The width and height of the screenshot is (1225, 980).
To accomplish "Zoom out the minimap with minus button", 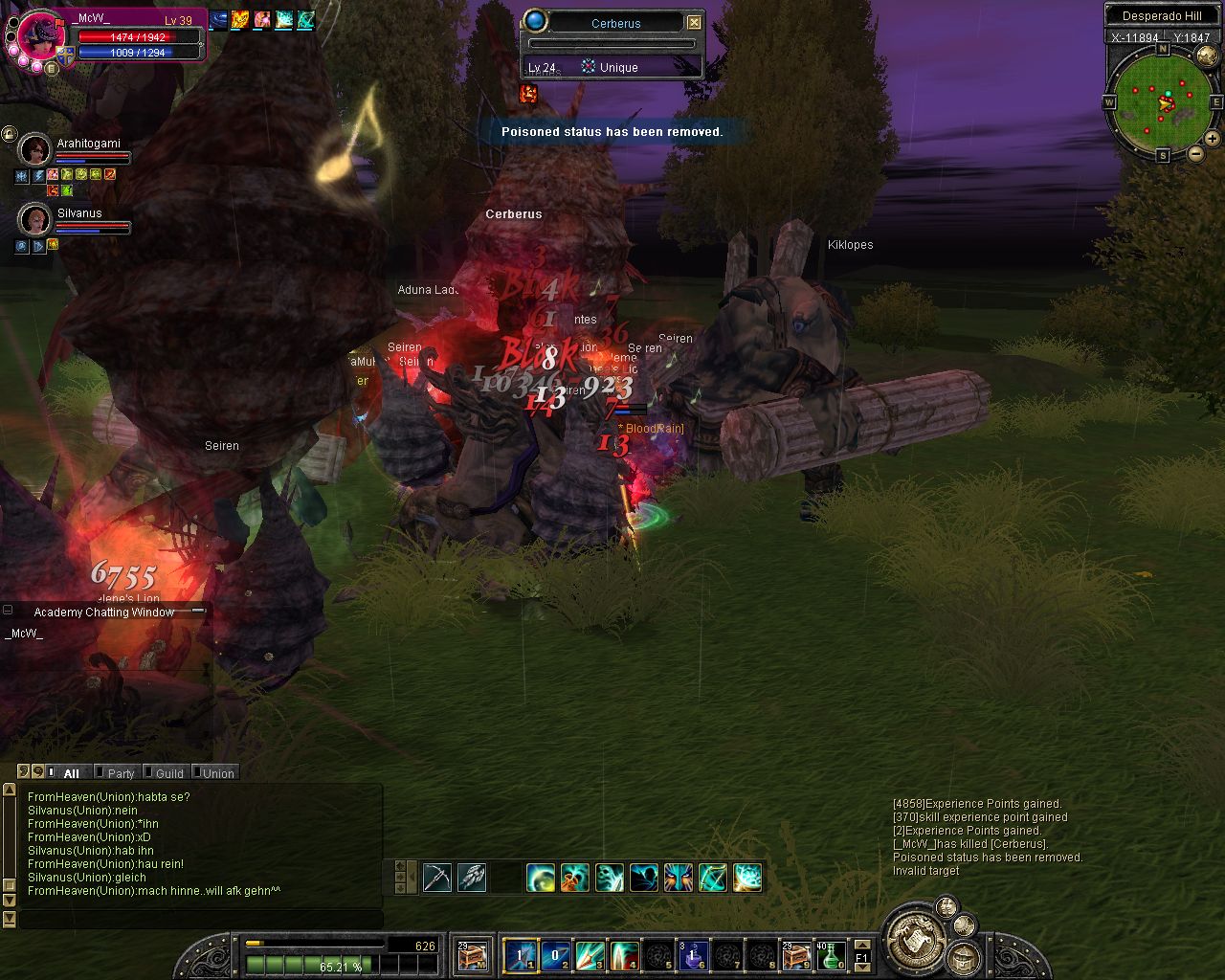I will pos(1196,153).
